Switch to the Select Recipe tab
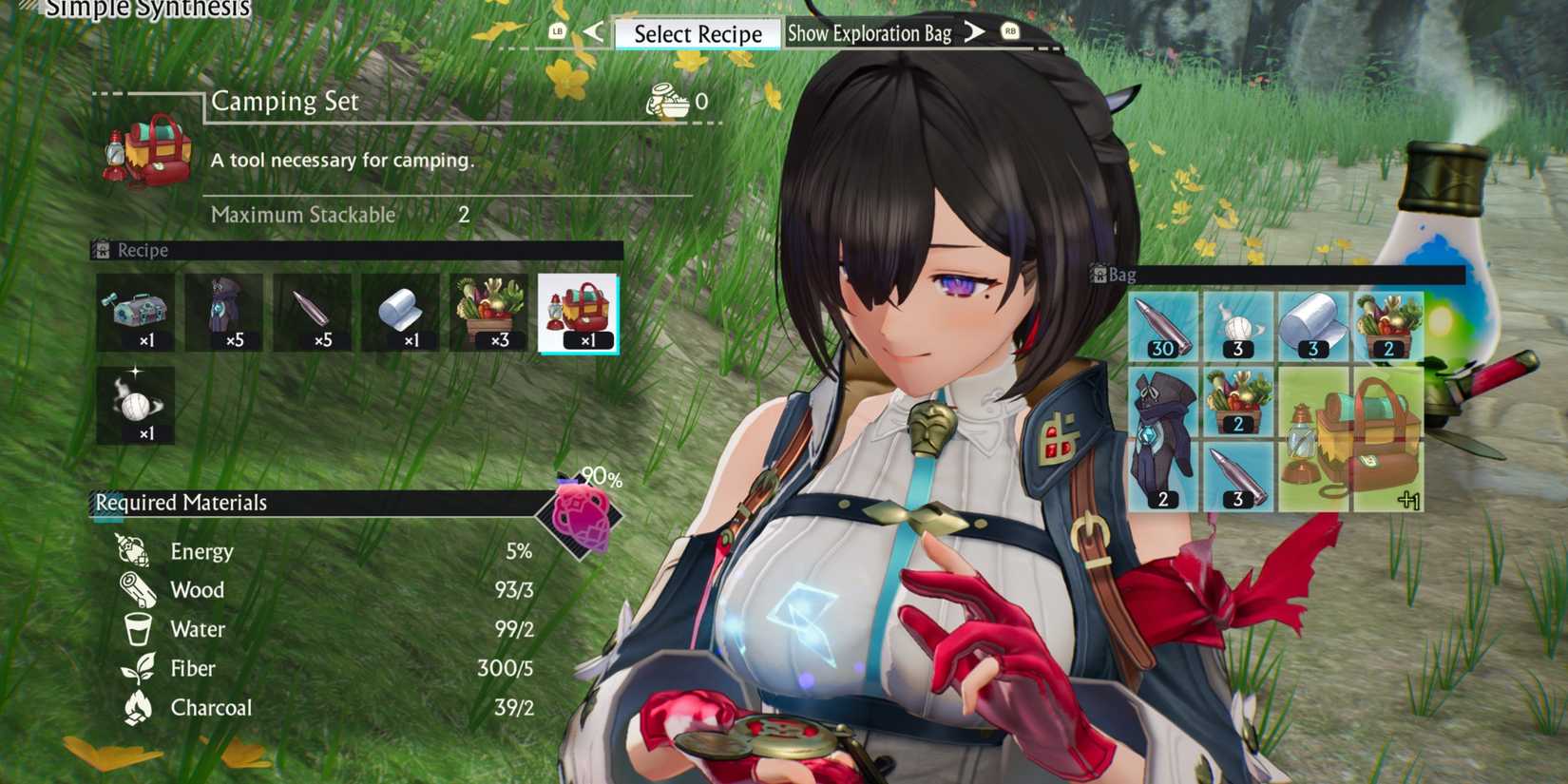 tap(698, 33)
